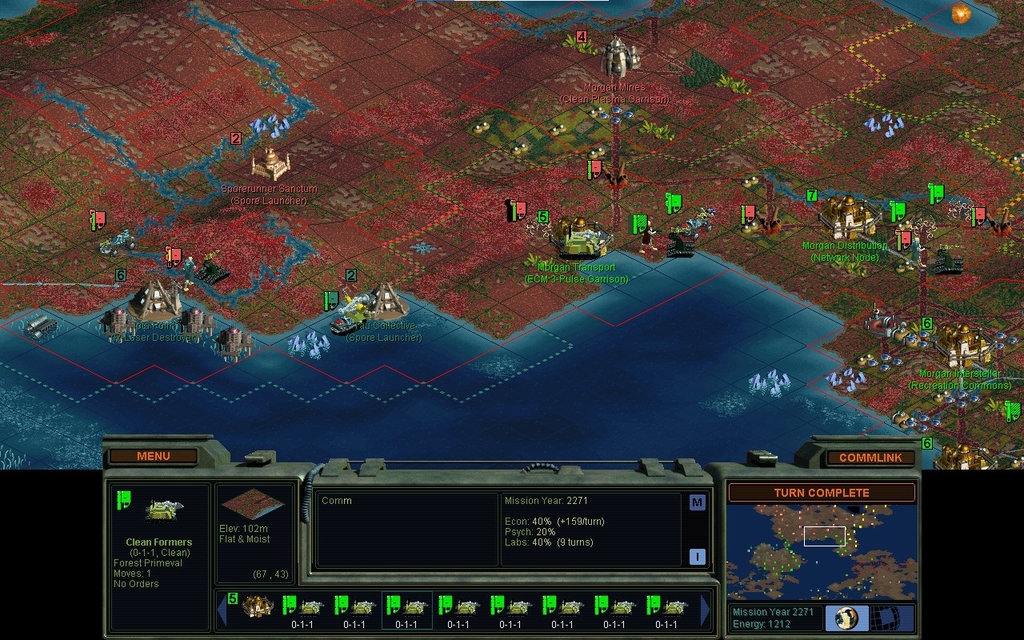Select the highlighted Clean Formers in stack
1024x640 pixels.
point(407,607)
